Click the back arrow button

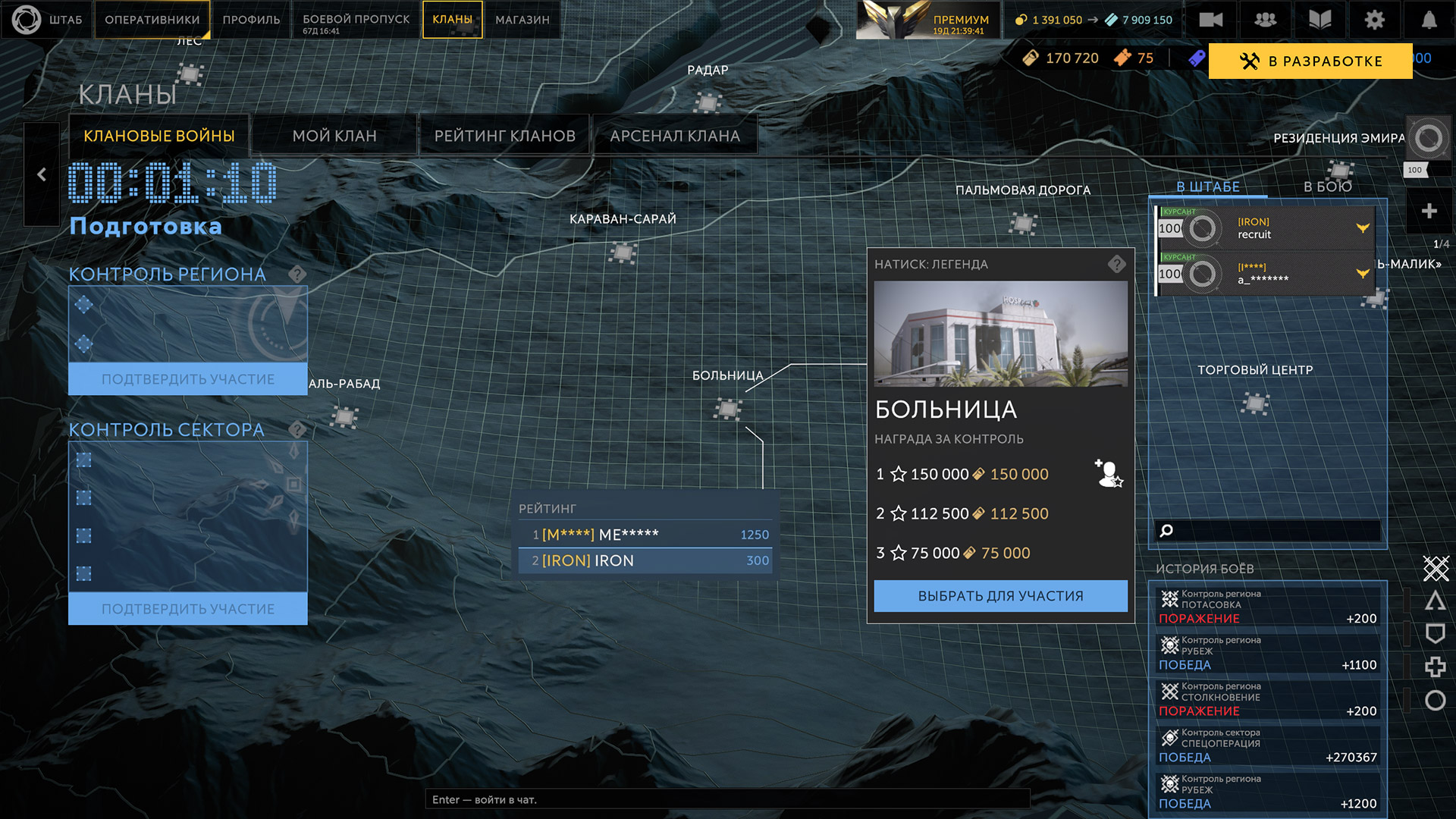coord(42,174)
